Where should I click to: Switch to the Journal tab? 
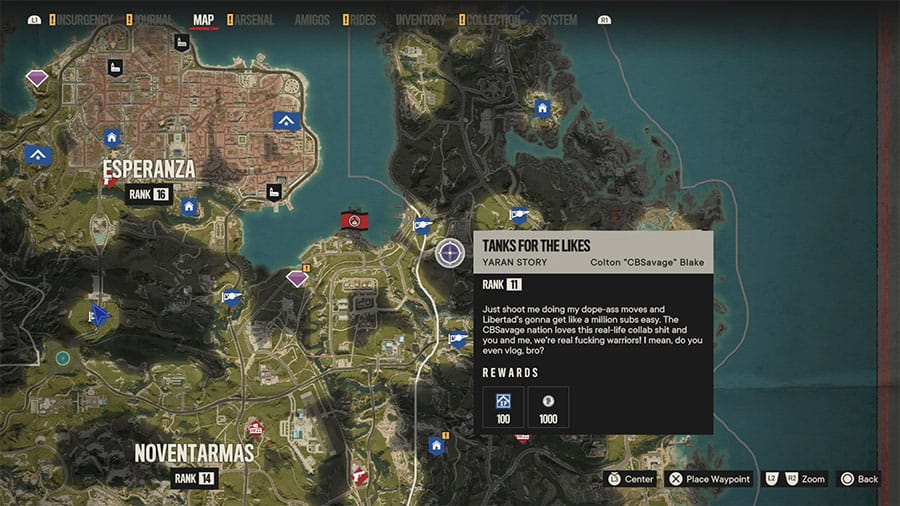click(x=153, y=19)
